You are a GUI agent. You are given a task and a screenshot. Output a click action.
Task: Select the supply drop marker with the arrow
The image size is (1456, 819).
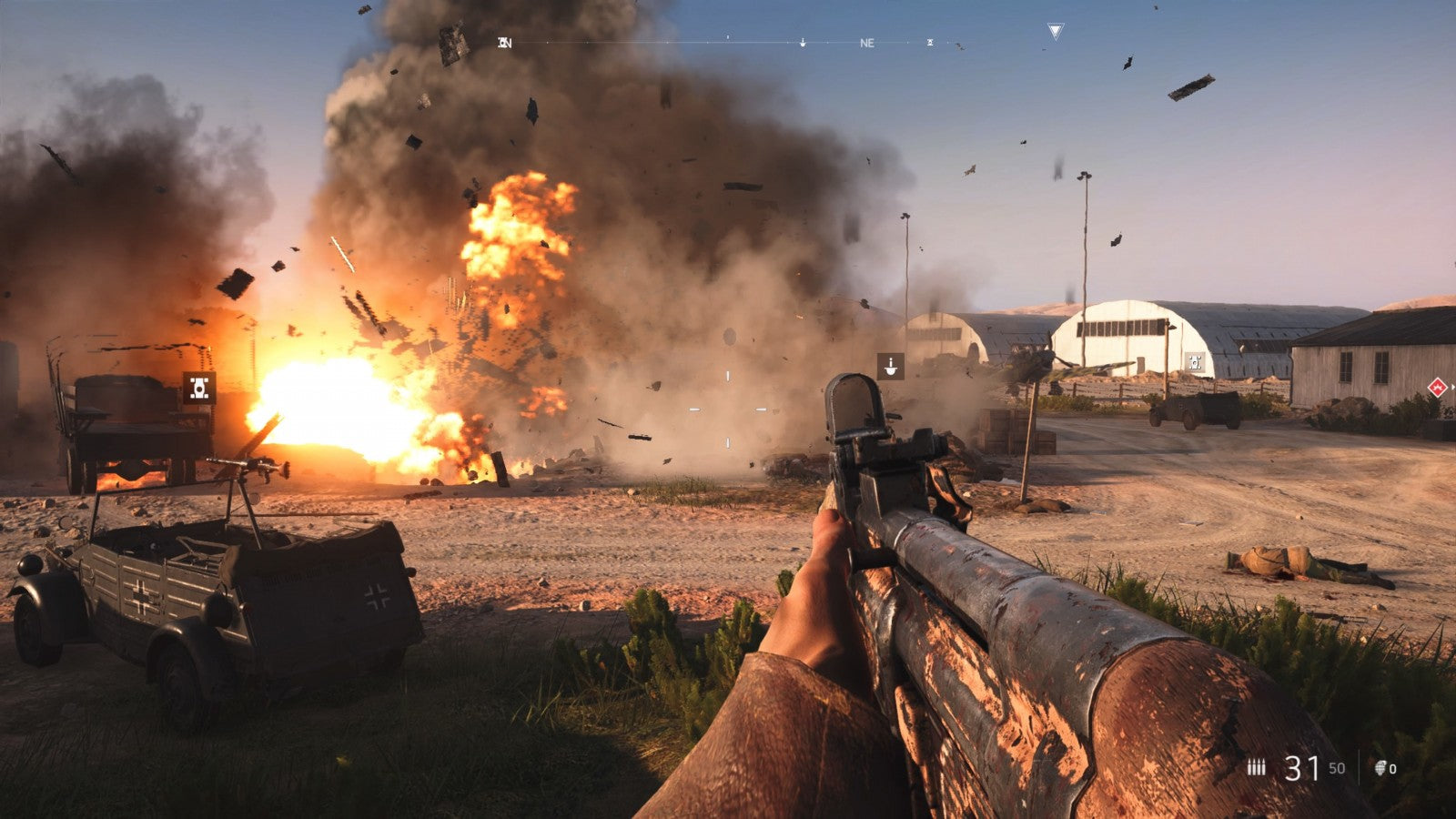coord(889,367)
